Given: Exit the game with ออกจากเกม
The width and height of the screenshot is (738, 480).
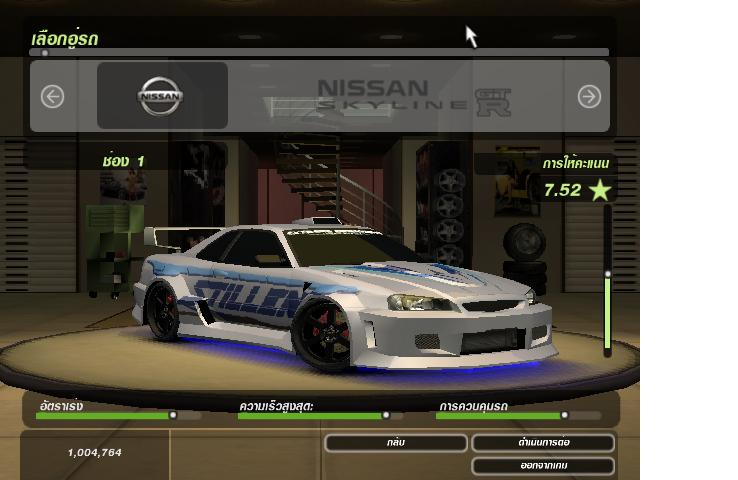Looking at the screenshot, I should click(x=543, y=465).
